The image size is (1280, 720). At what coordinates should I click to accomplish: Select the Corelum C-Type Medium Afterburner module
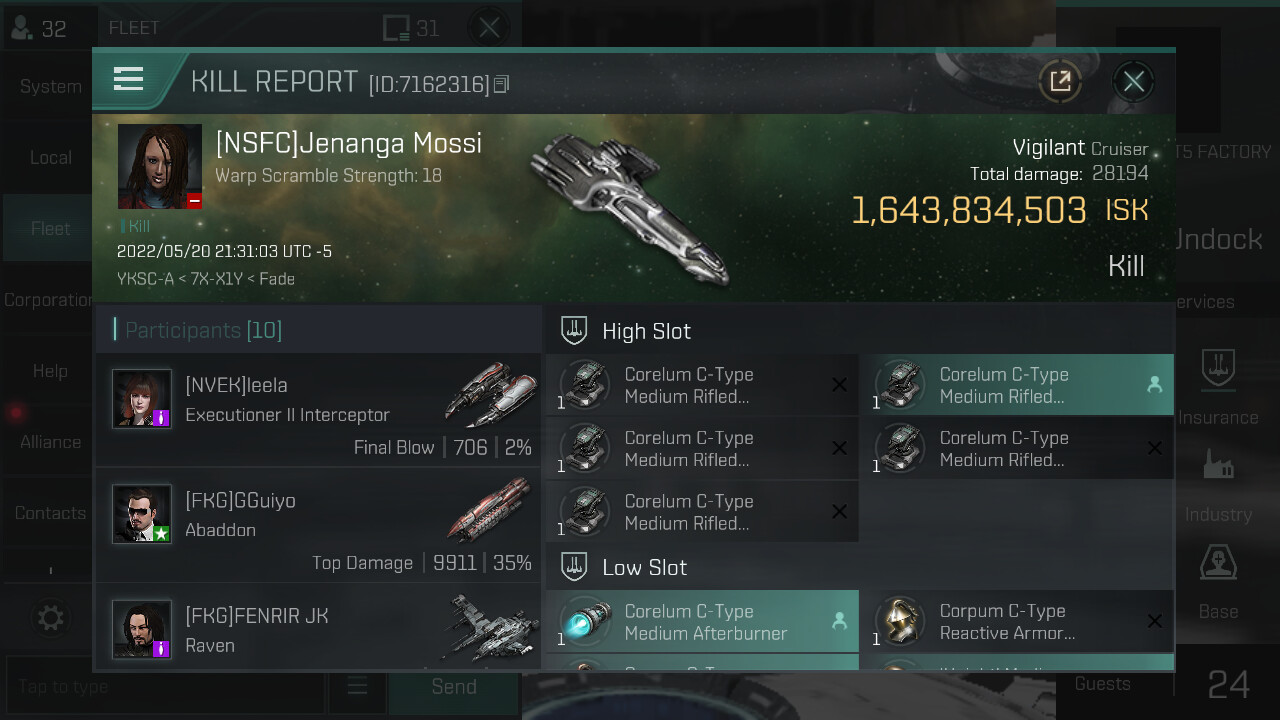(x=702, y=622)
